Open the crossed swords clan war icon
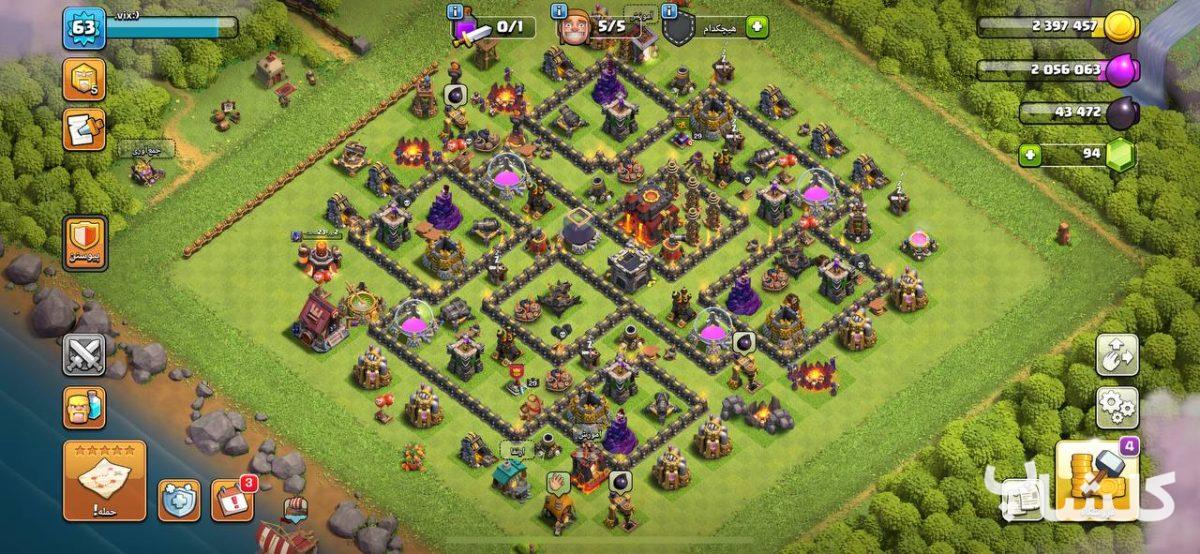1200x554 pixels. coord(84,354)
